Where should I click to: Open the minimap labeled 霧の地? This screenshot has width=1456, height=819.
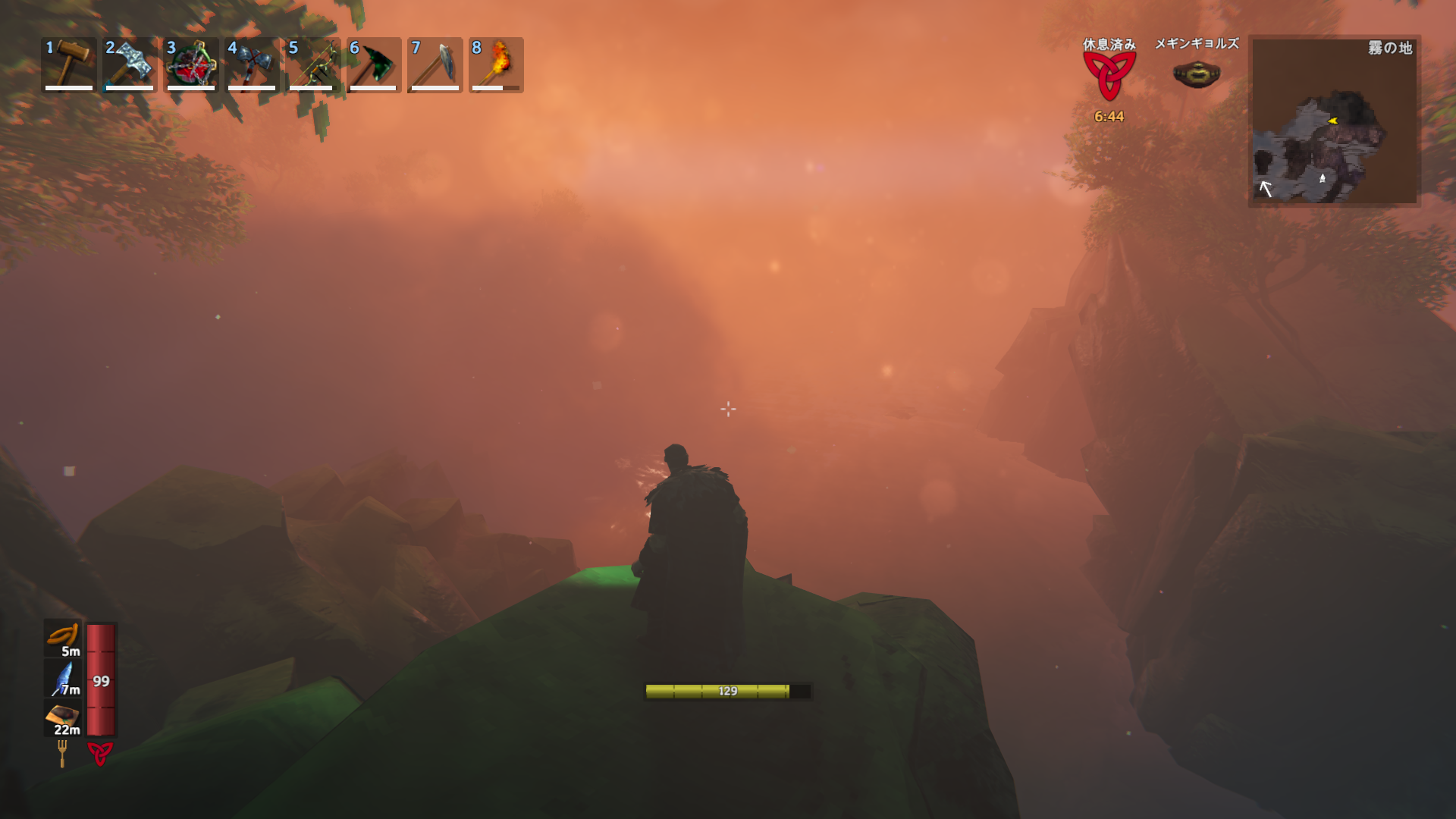[x=1334, y=121]
